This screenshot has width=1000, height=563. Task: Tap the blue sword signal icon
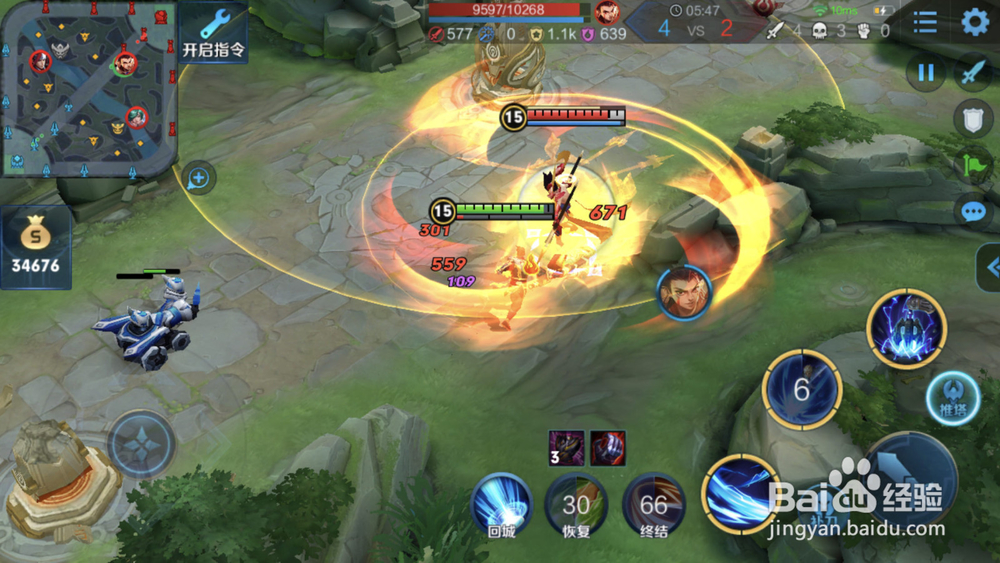[974, 73]
